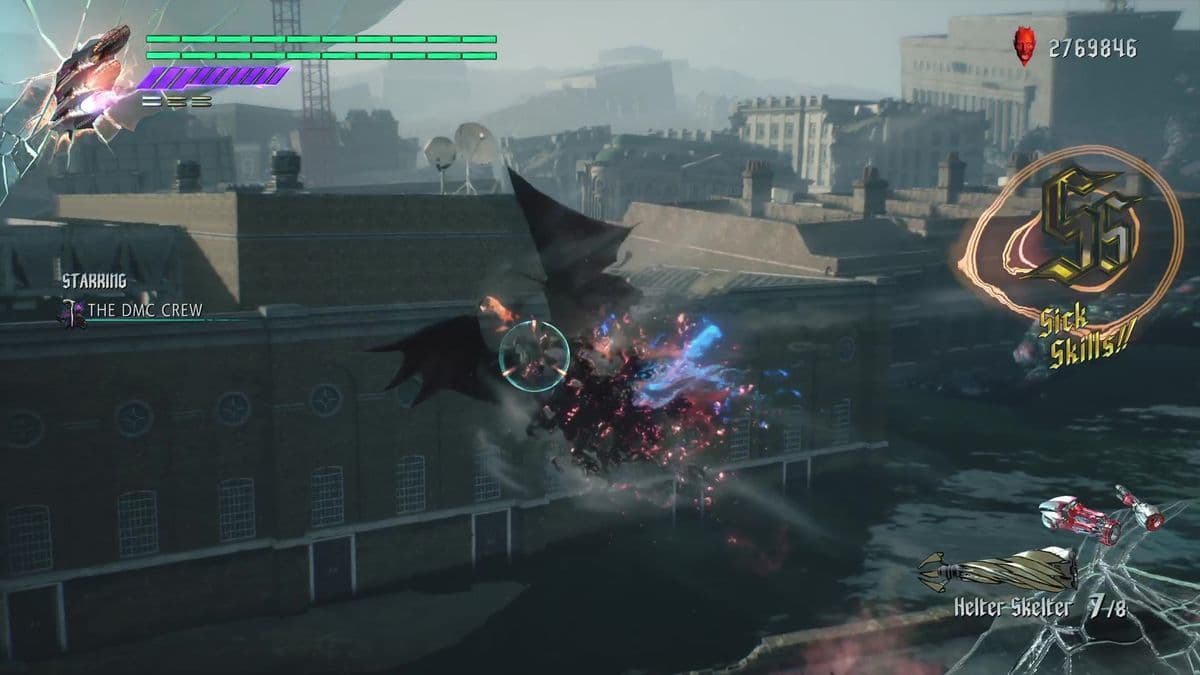Click the circular lock-on reticle
Screen dimensions: 1200x675
(534, 356)
